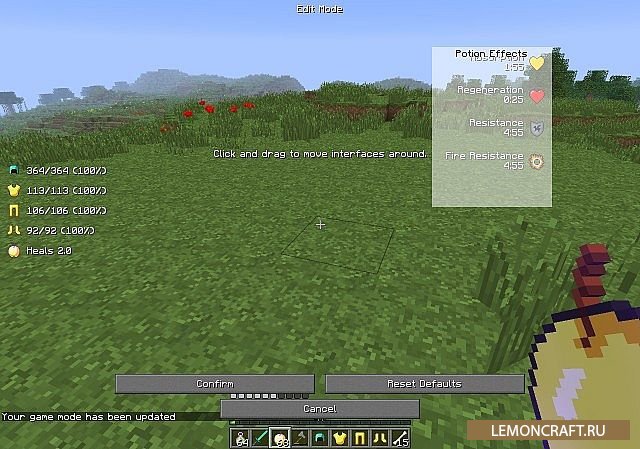Select the diamond sword hotbar slot
The width and height of the screenshot is (640, 449).
[260, 438]
